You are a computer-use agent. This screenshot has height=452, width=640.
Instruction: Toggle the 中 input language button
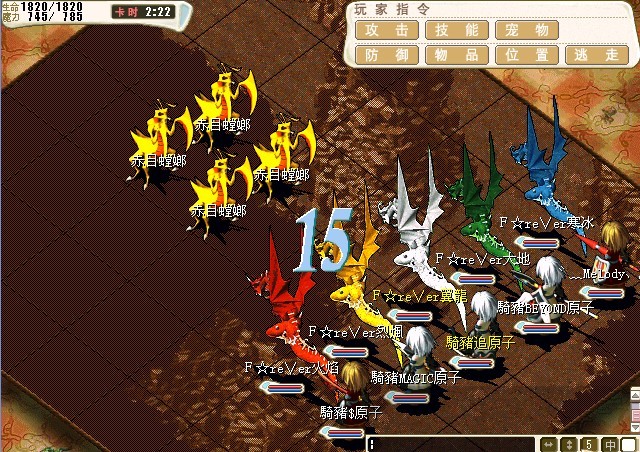tap(609, 444)
